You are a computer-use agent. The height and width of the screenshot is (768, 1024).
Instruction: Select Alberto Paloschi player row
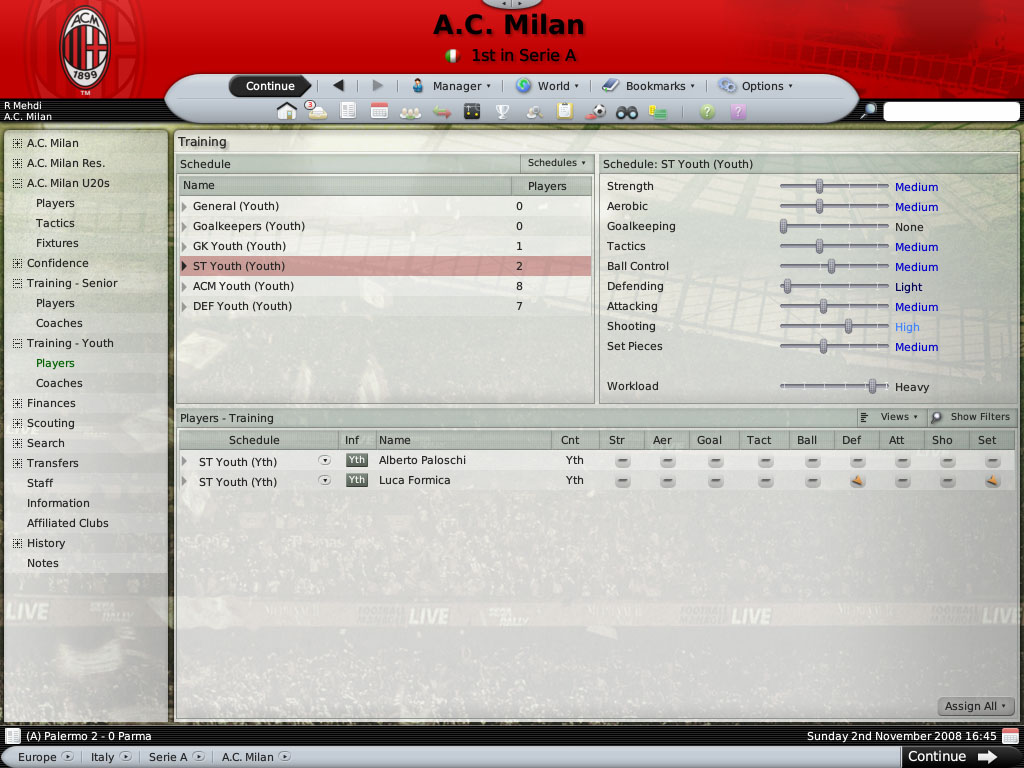click(422, 461)
